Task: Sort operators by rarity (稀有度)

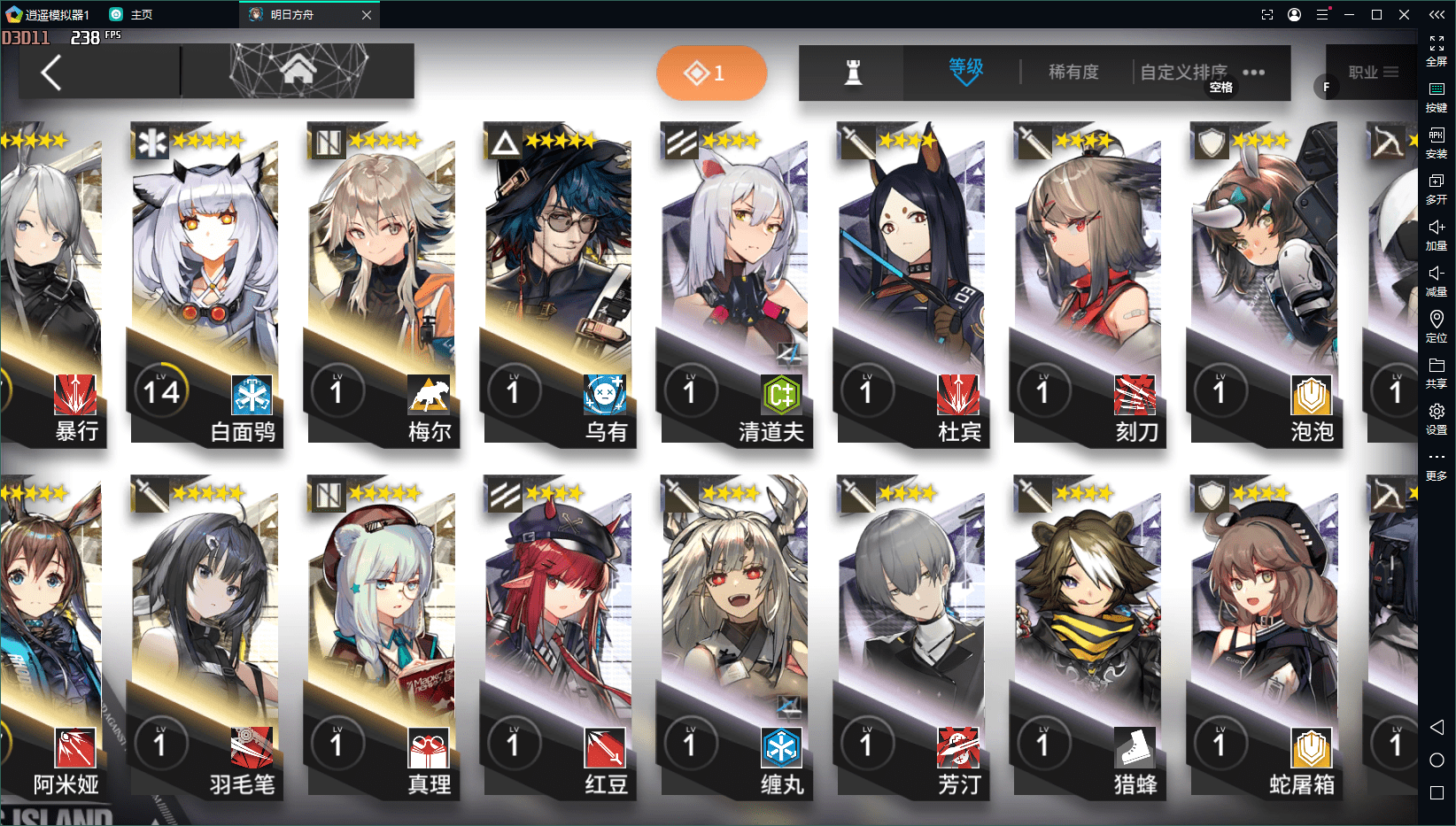Action: [1073, 72]
